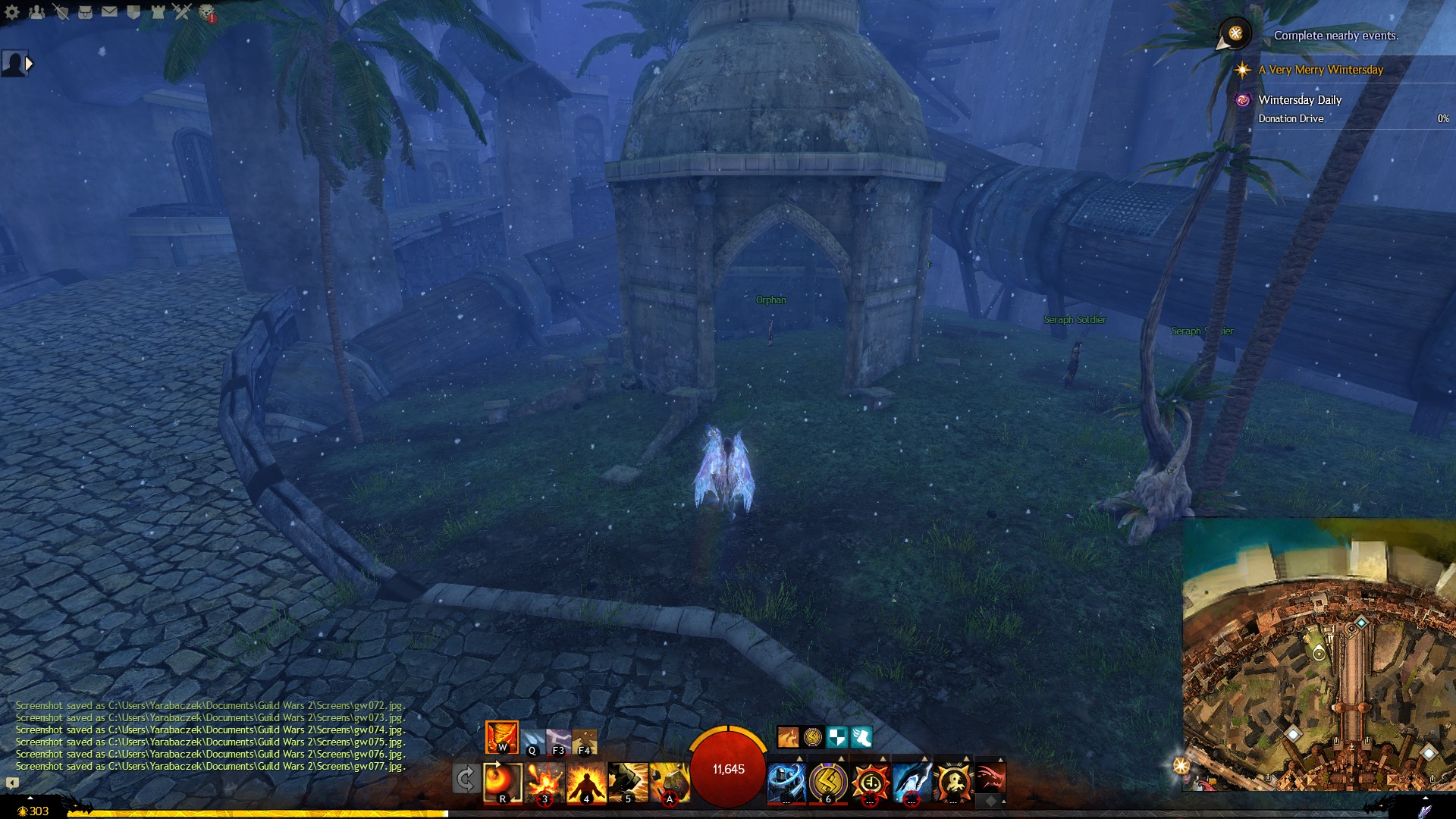
Task: Open the gear game menu
Action: click(12, 11)
